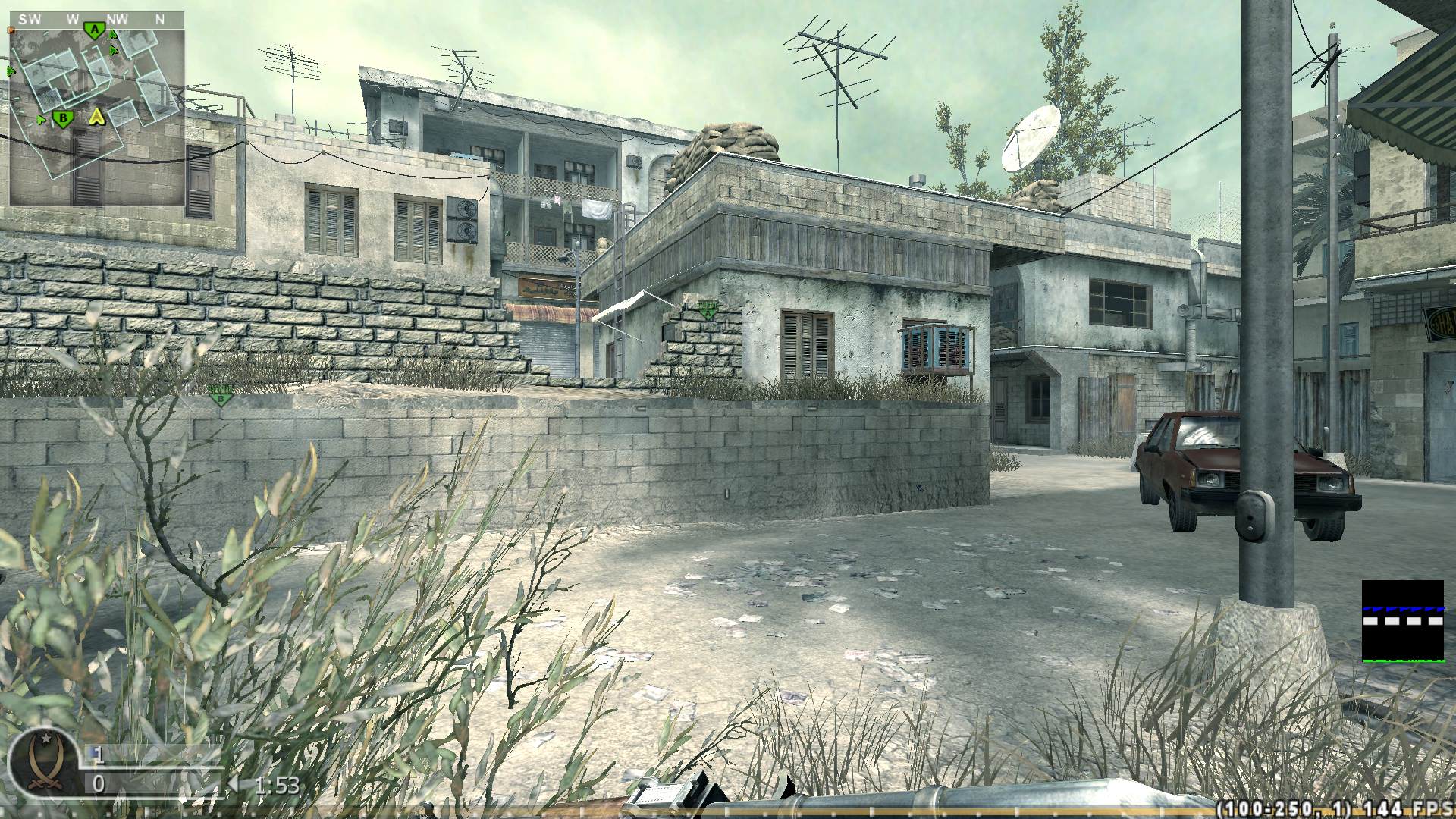Viewport: 1456px width, 819px height.
Task: Click the teammate arrow beside objective B
Action: pos(41,119)
